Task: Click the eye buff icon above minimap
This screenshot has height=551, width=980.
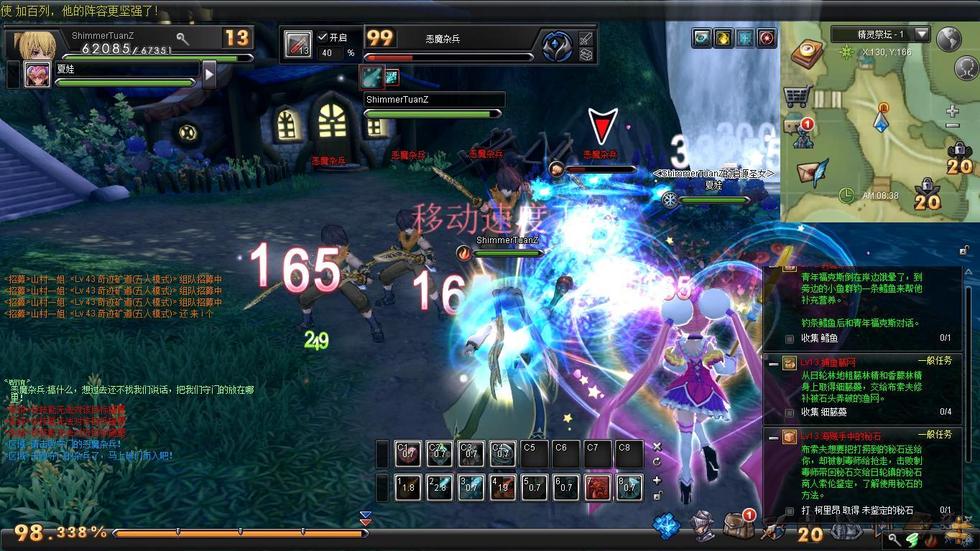Action: click(701, 38)
